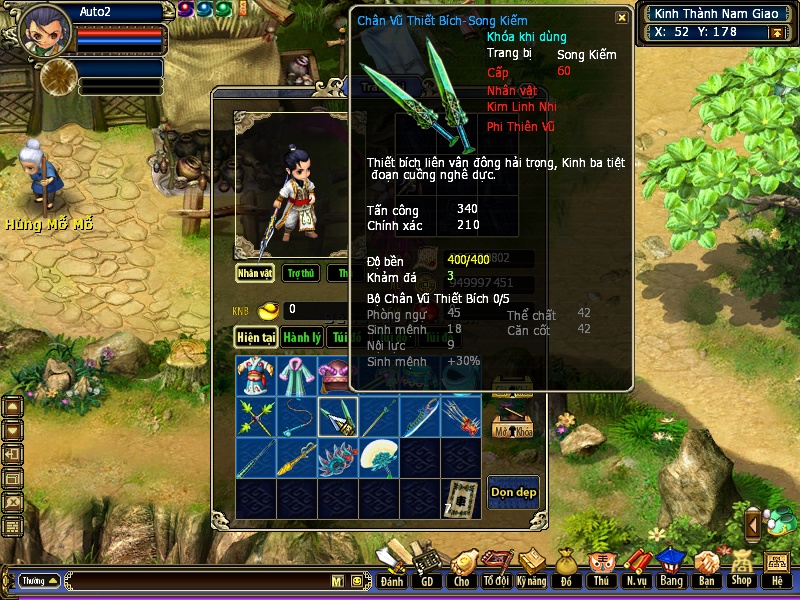
Task: Close the item tooltip with the X button
Action: tap(622, 17)
